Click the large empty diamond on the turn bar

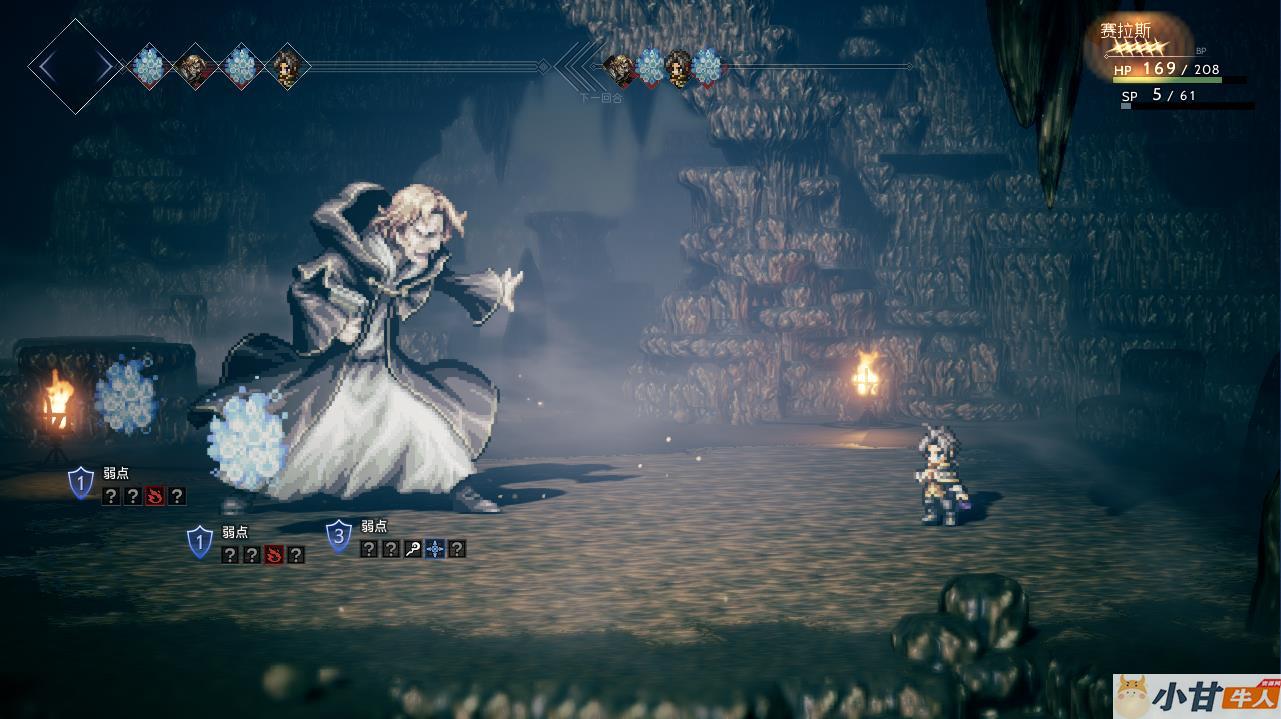(75, 67)
